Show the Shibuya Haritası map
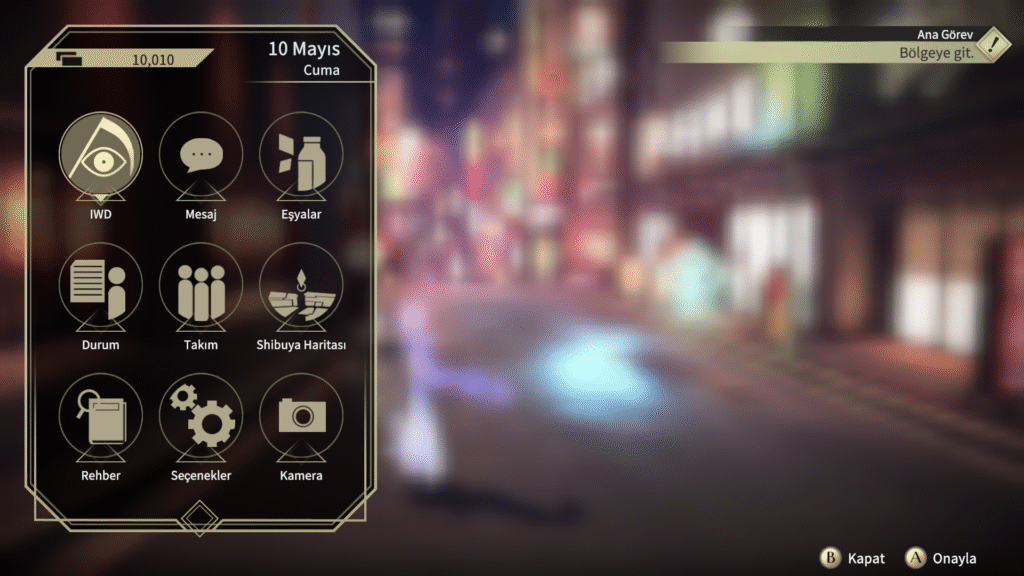Viewport: 1024px width, 576px height. click(301, 286)
